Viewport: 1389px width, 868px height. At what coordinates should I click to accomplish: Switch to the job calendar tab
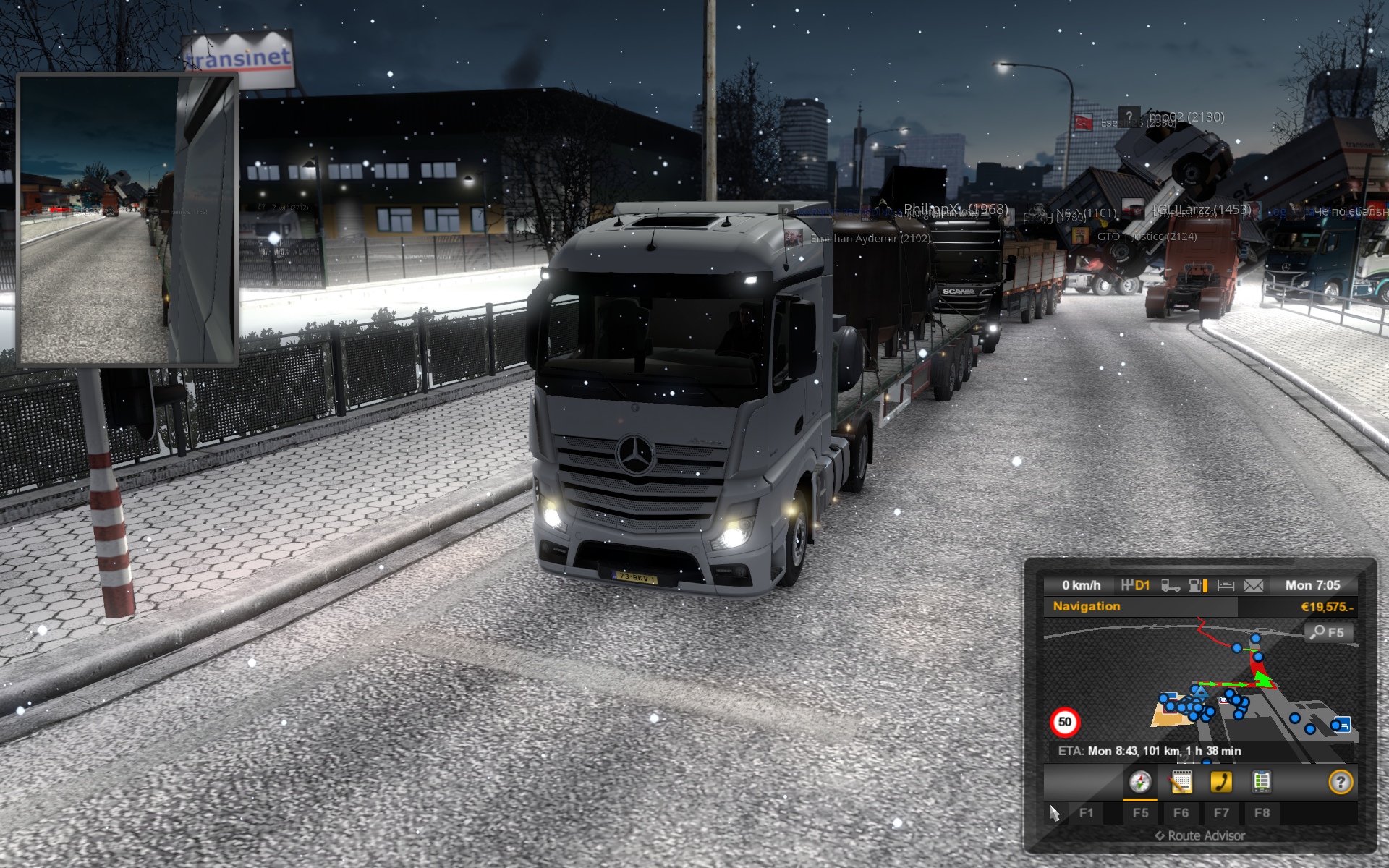pos(1181,782)
